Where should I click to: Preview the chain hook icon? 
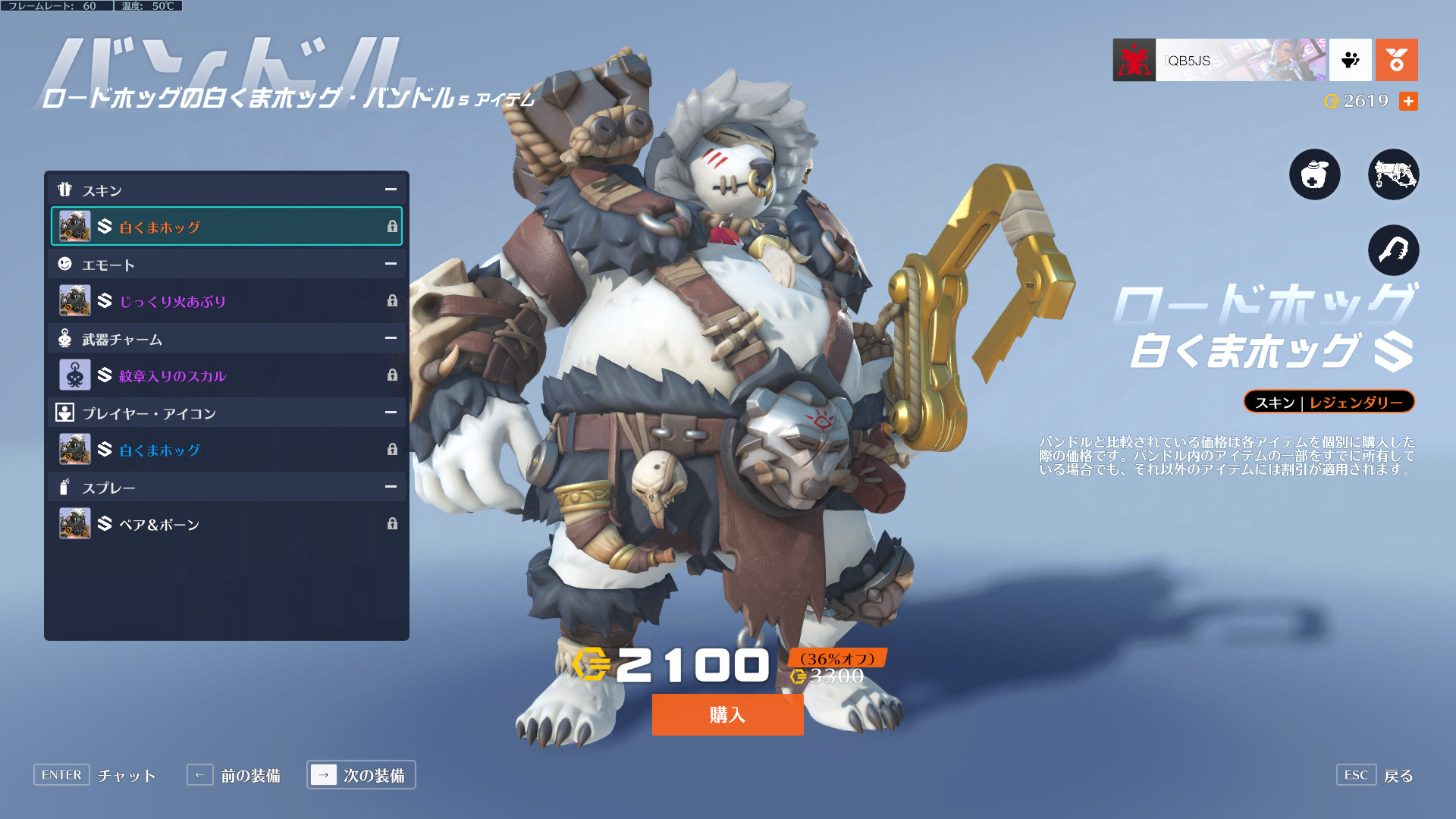click(1393, 250)
